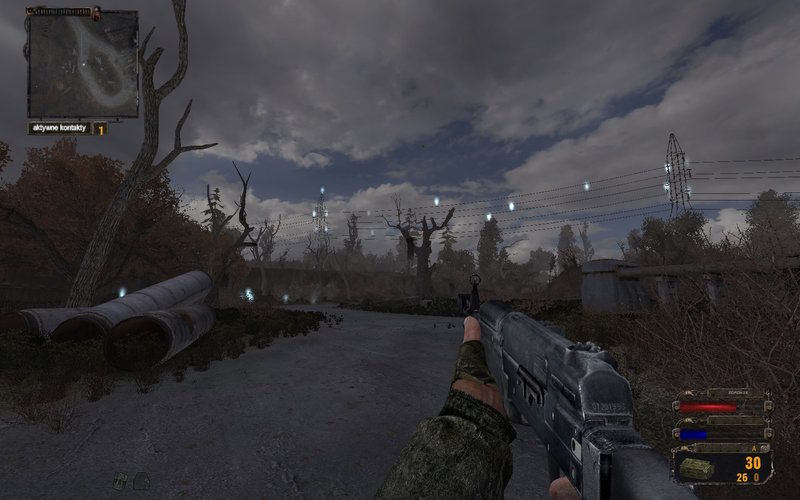
Task: Click the green ammo box icon
Action: 697,468
